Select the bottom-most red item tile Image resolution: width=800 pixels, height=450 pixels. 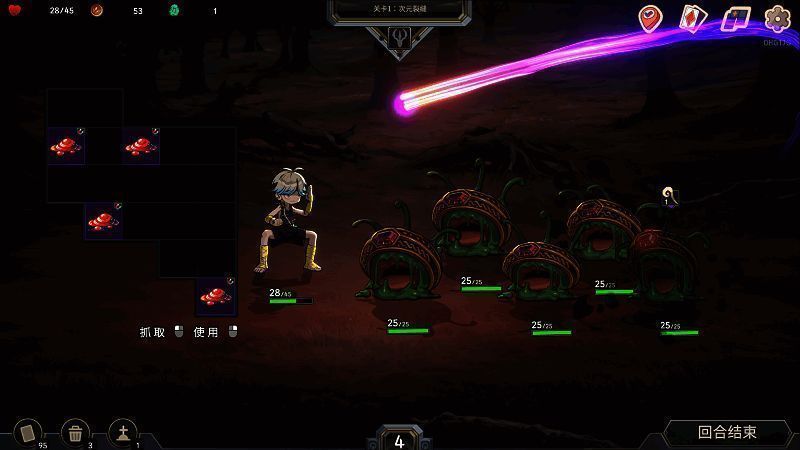tap(215, 295)
